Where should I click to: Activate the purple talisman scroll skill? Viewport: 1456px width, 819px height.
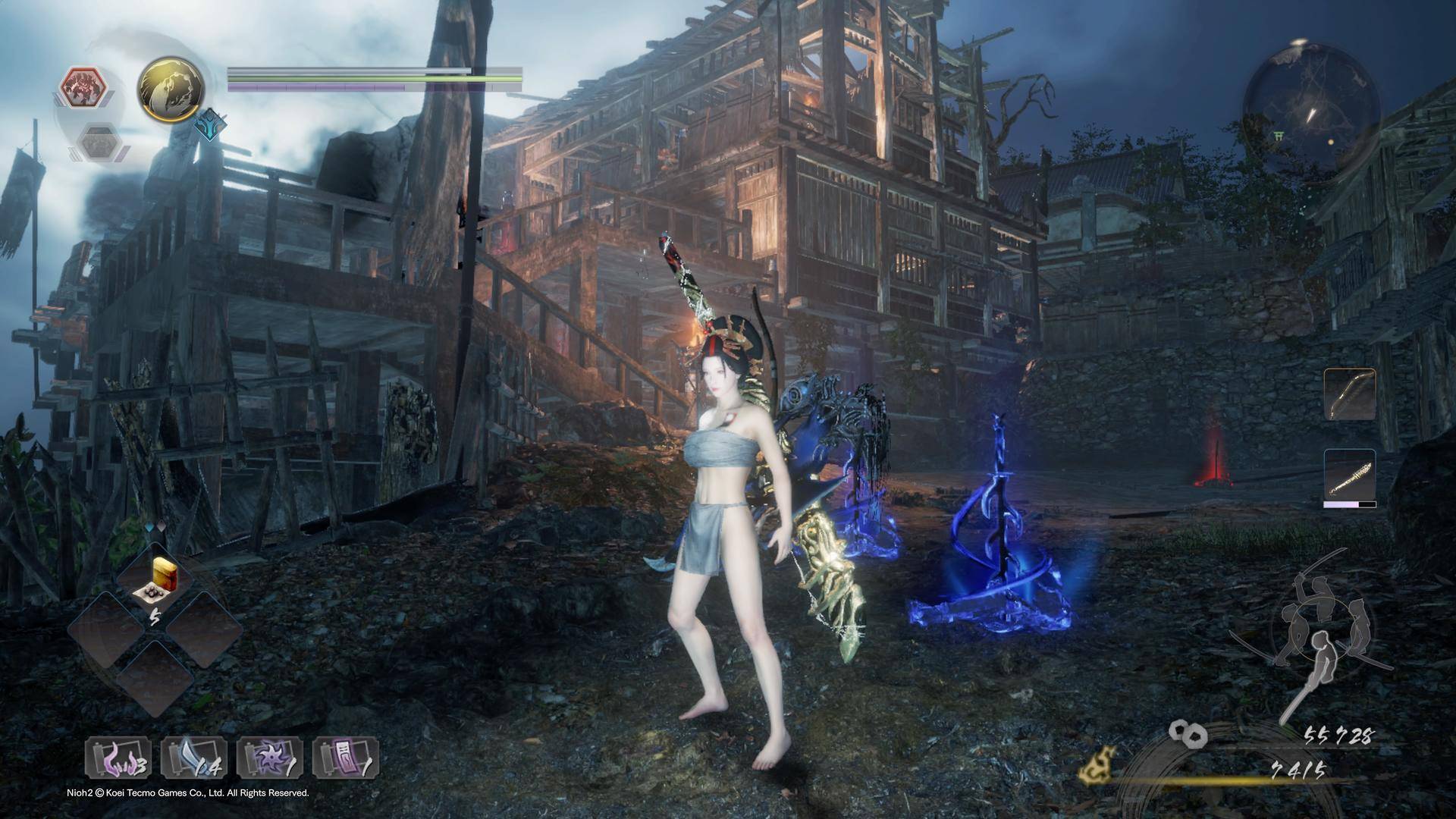tap(345, 758)
